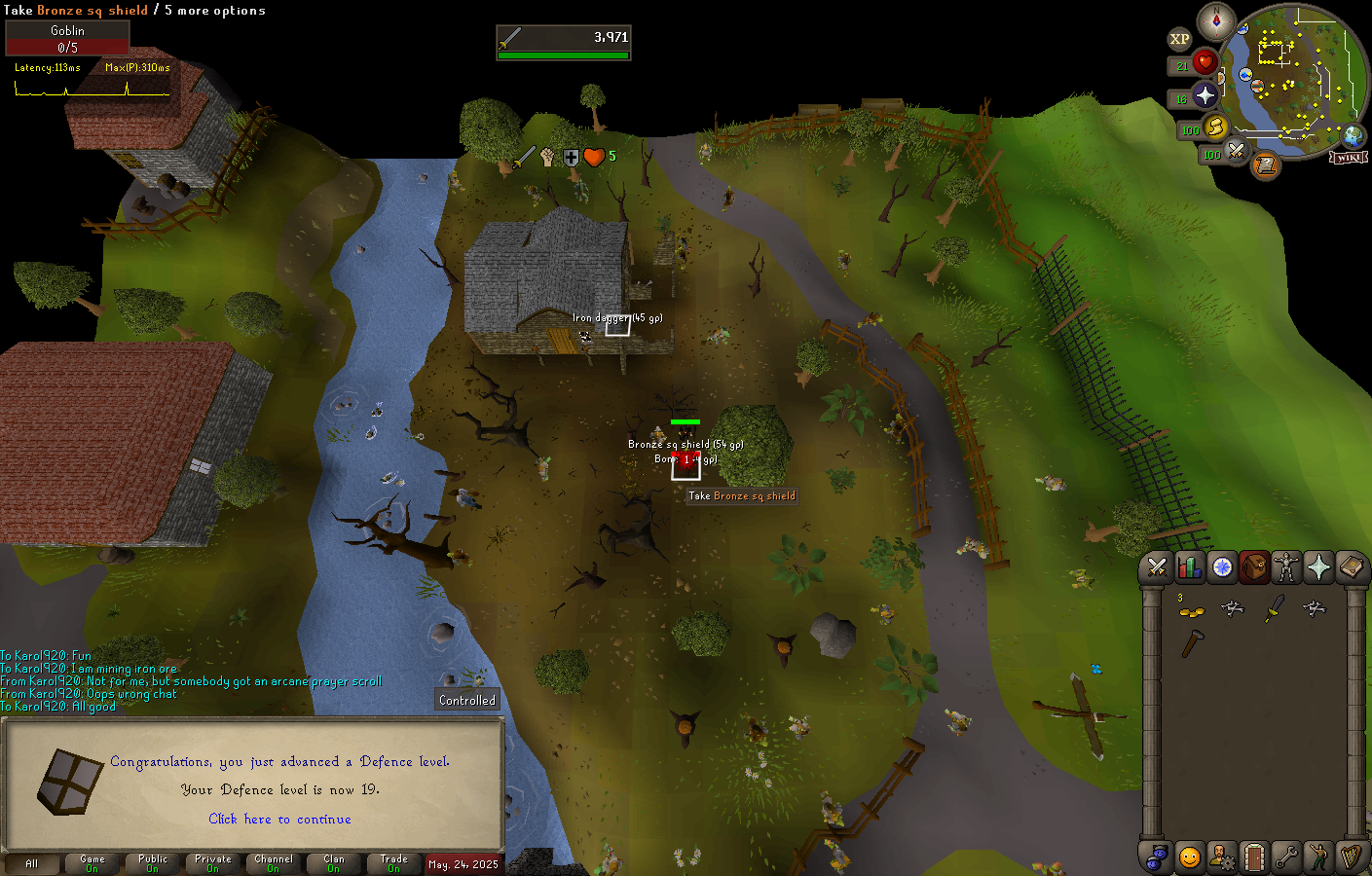The width and height of the screenshot is (1372, 876).
Task: Open the Combat Options tab
Action: [x=1157, y=566]
